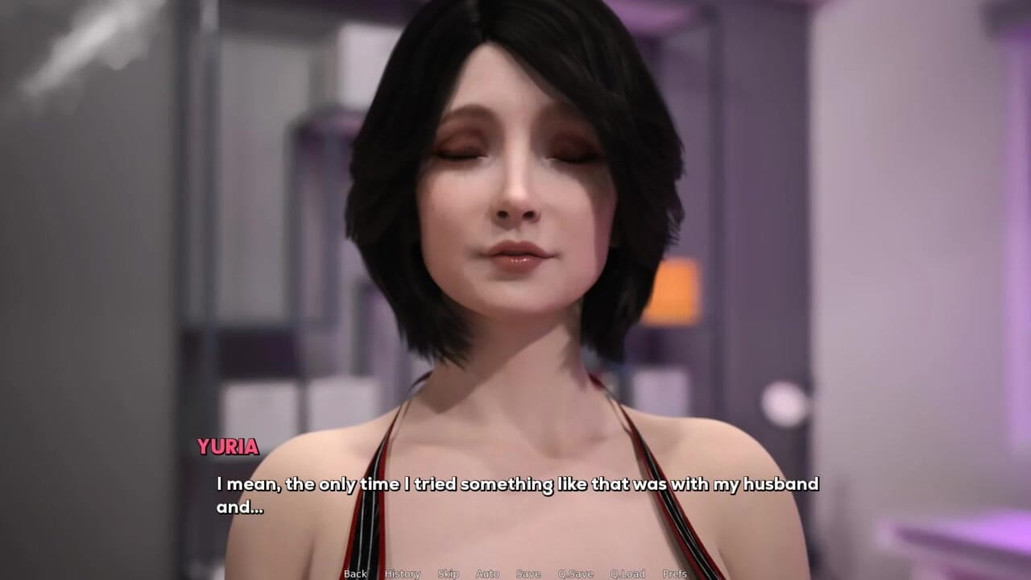
Task: Quick save with Q.Save
Action: (575, 574)
